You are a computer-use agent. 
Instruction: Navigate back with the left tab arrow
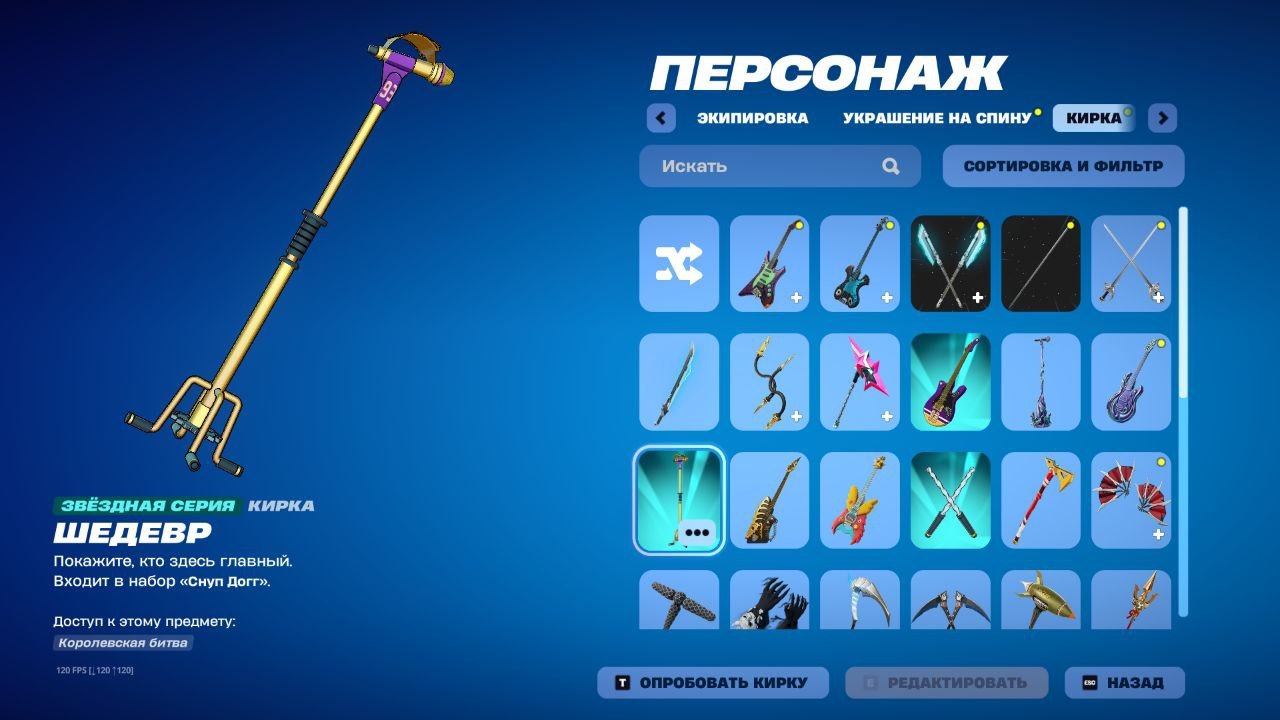[660, 118]
